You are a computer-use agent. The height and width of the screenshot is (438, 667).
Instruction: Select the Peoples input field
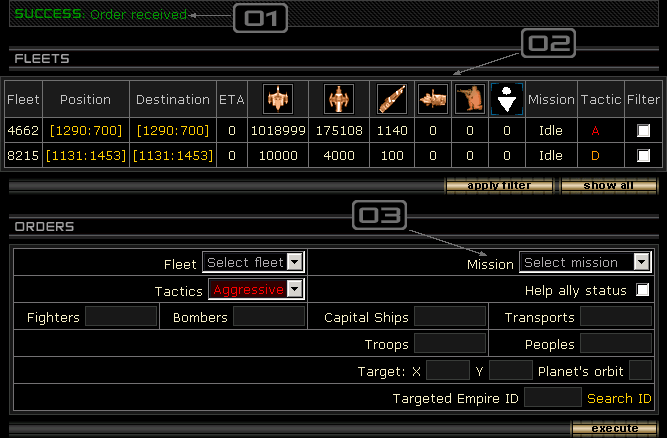(616, 343)
